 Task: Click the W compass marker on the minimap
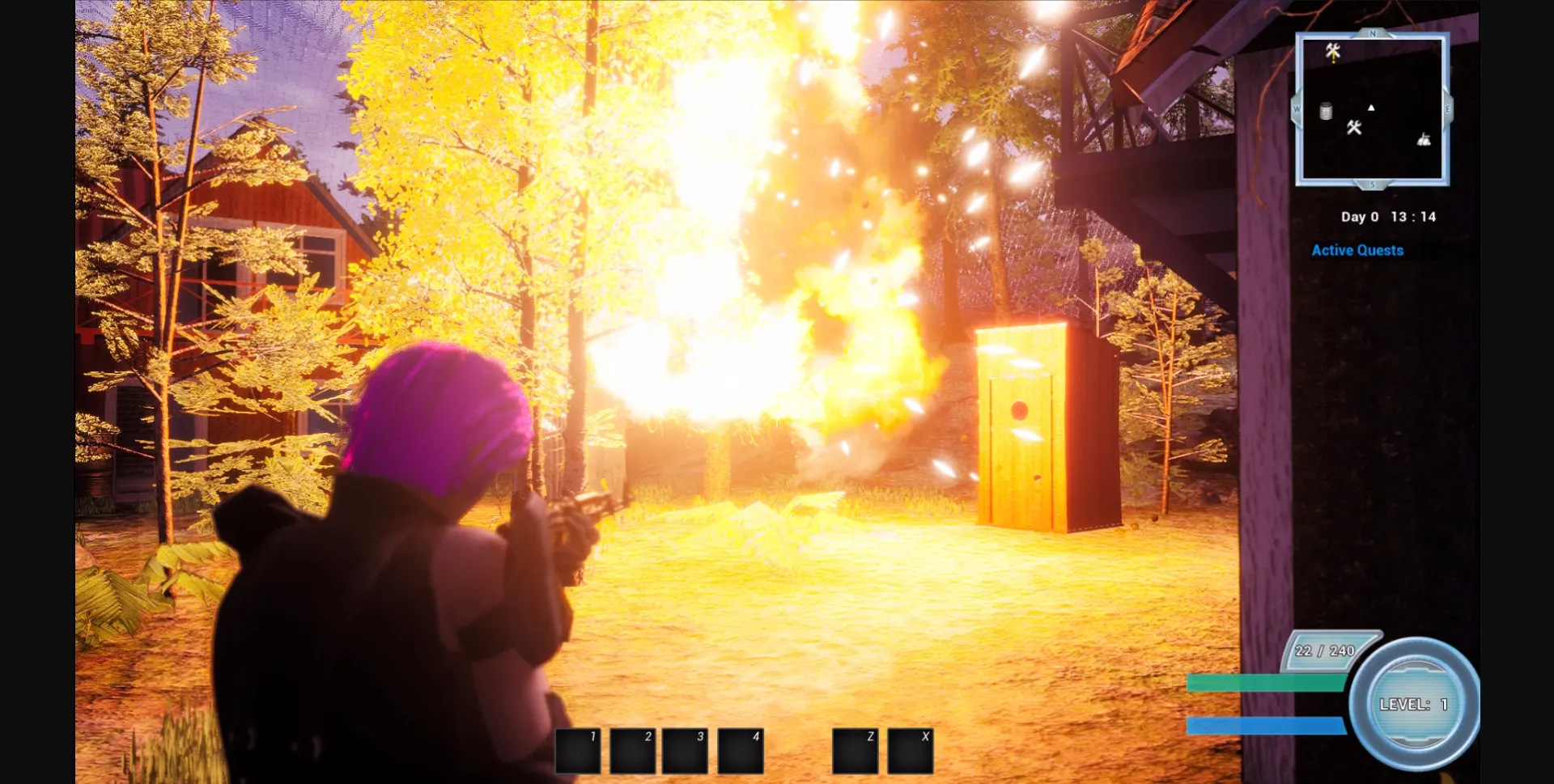point(1296,108)
